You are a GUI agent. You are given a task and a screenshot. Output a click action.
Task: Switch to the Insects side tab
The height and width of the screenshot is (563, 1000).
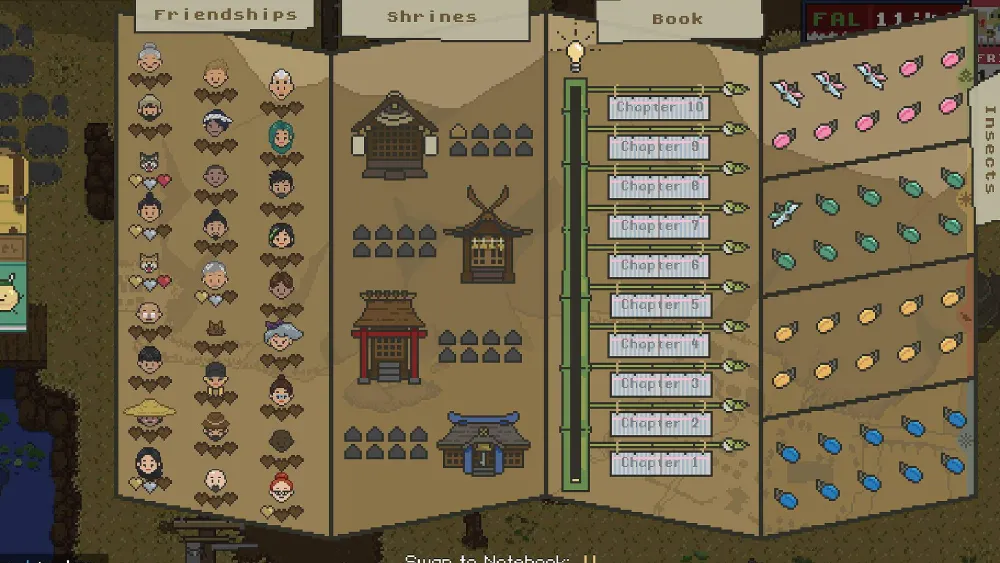(988, 148)
